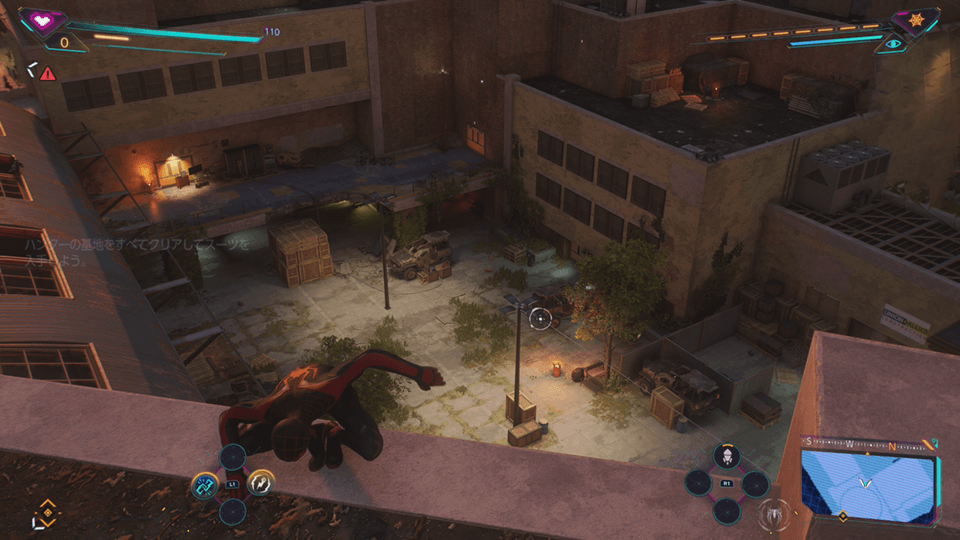Image resolution: width=960 pixels, height=540 pixels.
Task: Choose the gadget icon on the gadget wheel
Action: coord(727,456)
